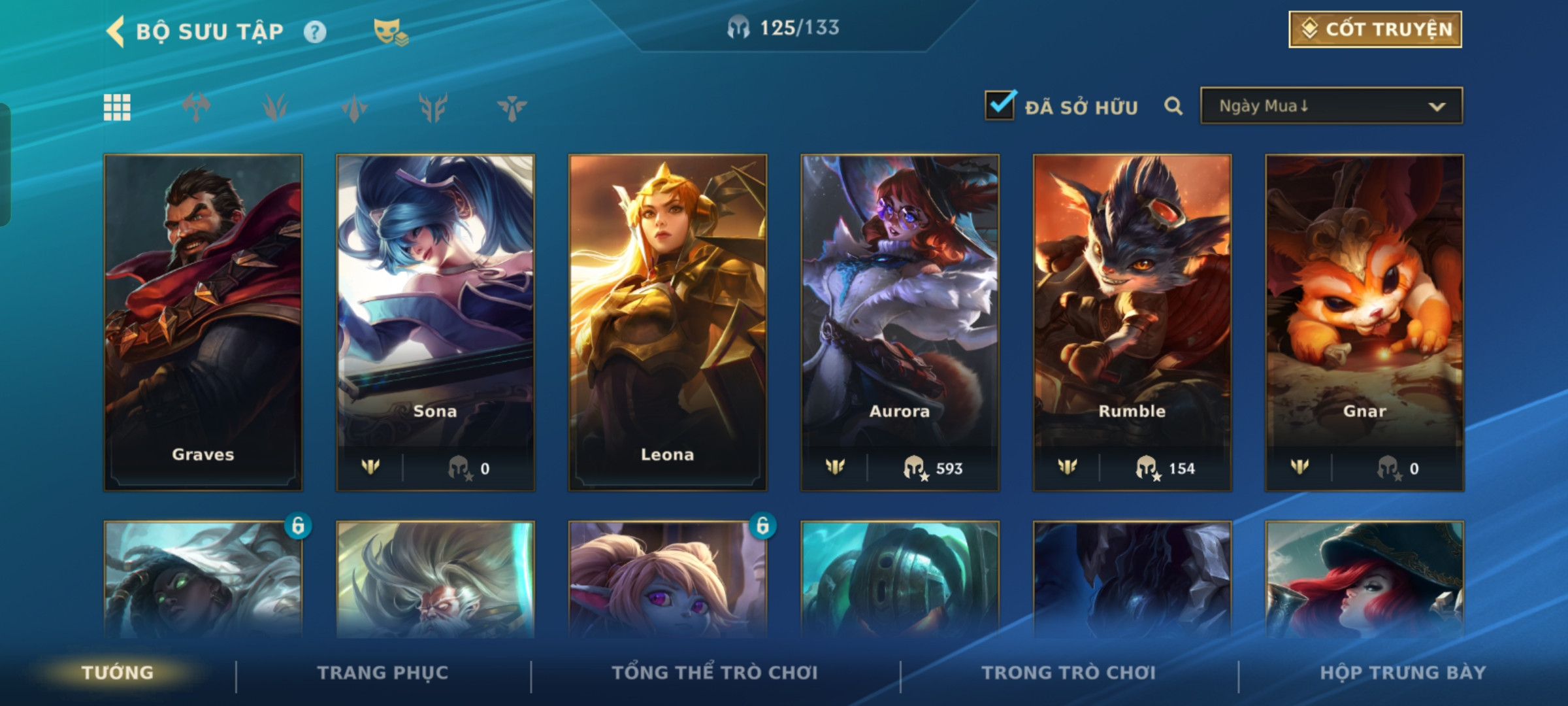The width and height of the screenshot is (1568, 706).
Task: Open the Cốt Truyện button
Action: (1375, 29)
